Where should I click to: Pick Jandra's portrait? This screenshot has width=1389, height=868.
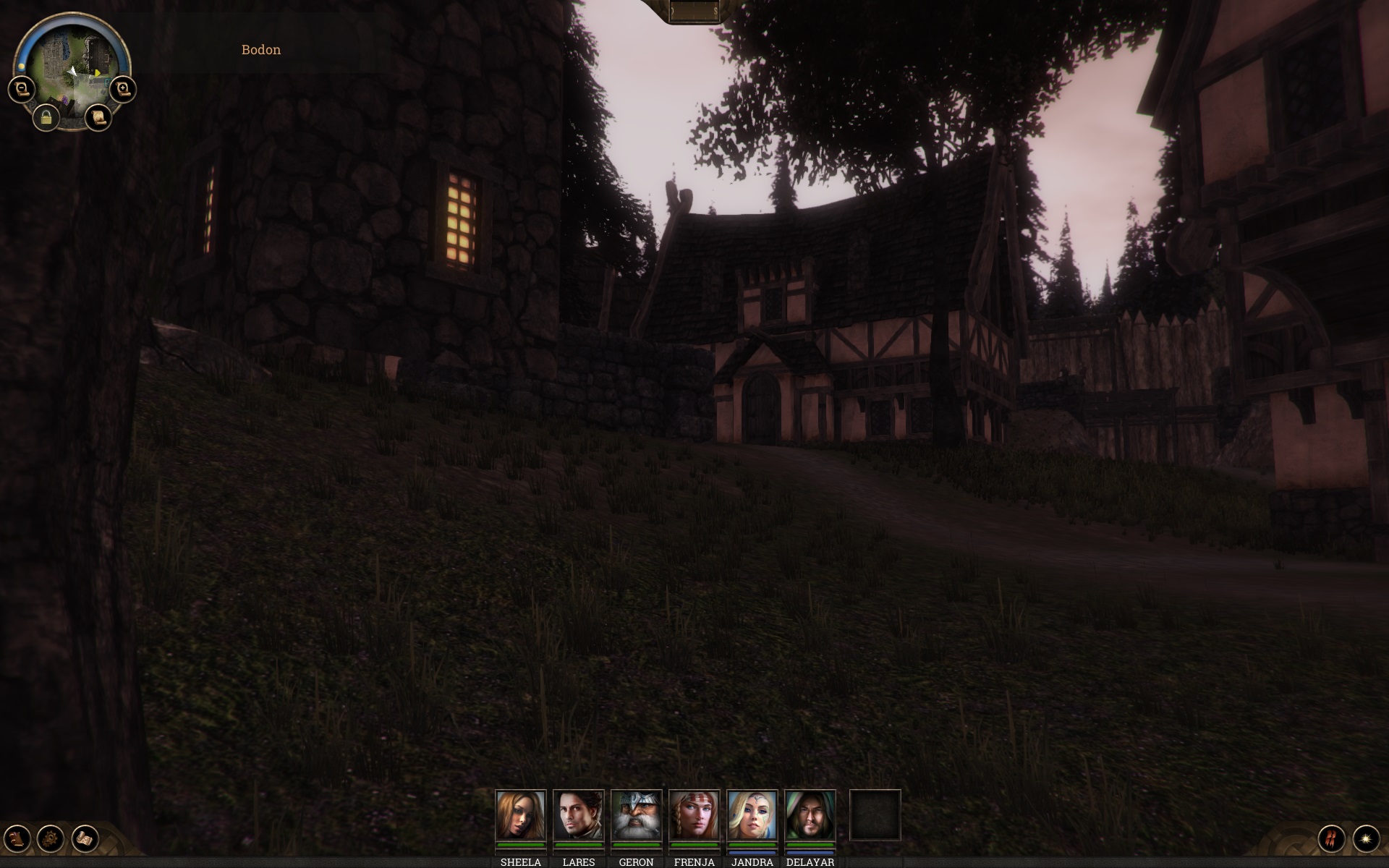(752, 815)
